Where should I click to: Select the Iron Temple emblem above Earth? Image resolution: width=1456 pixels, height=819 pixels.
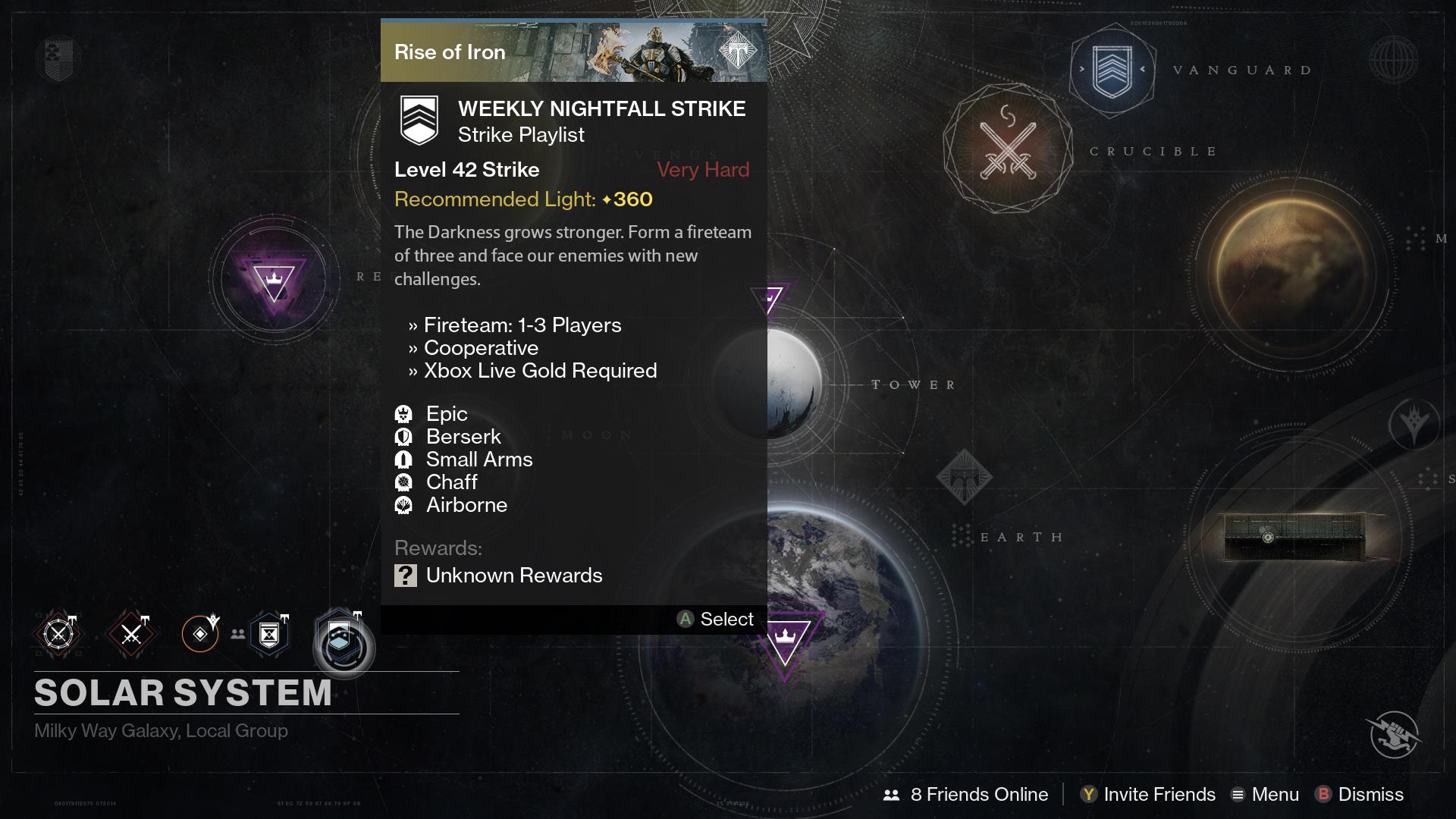click(x=964, y=478)
